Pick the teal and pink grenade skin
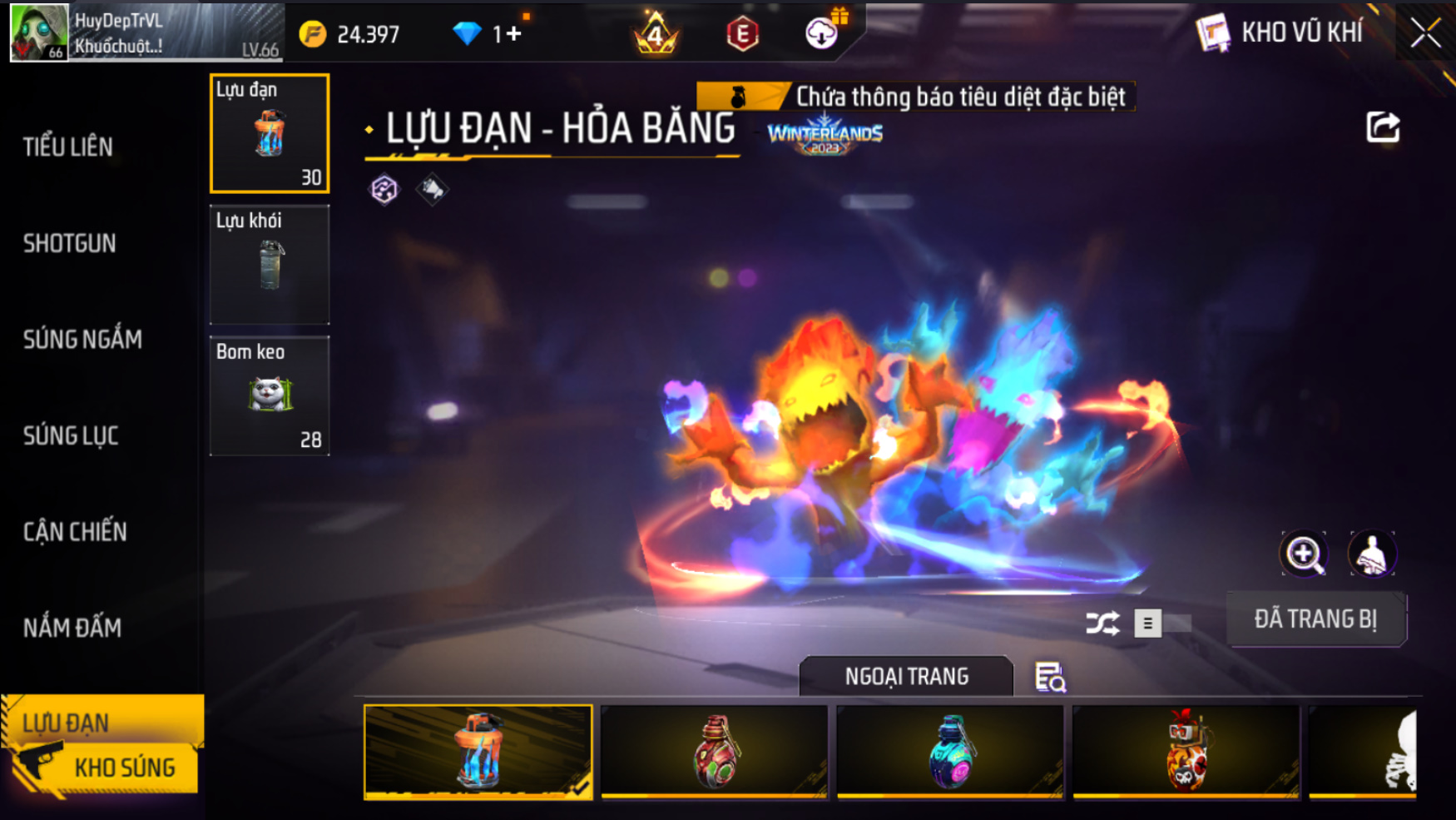 coord(950,752)
